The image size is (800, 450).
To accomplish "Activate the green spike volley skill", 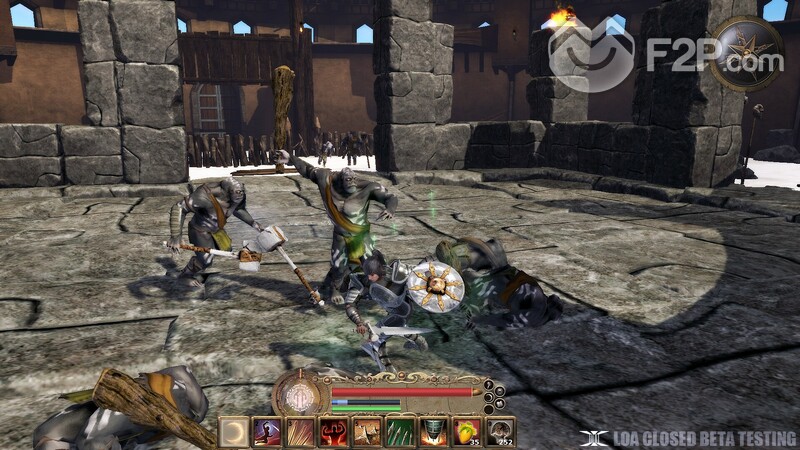I will click(x=399, y=432).
